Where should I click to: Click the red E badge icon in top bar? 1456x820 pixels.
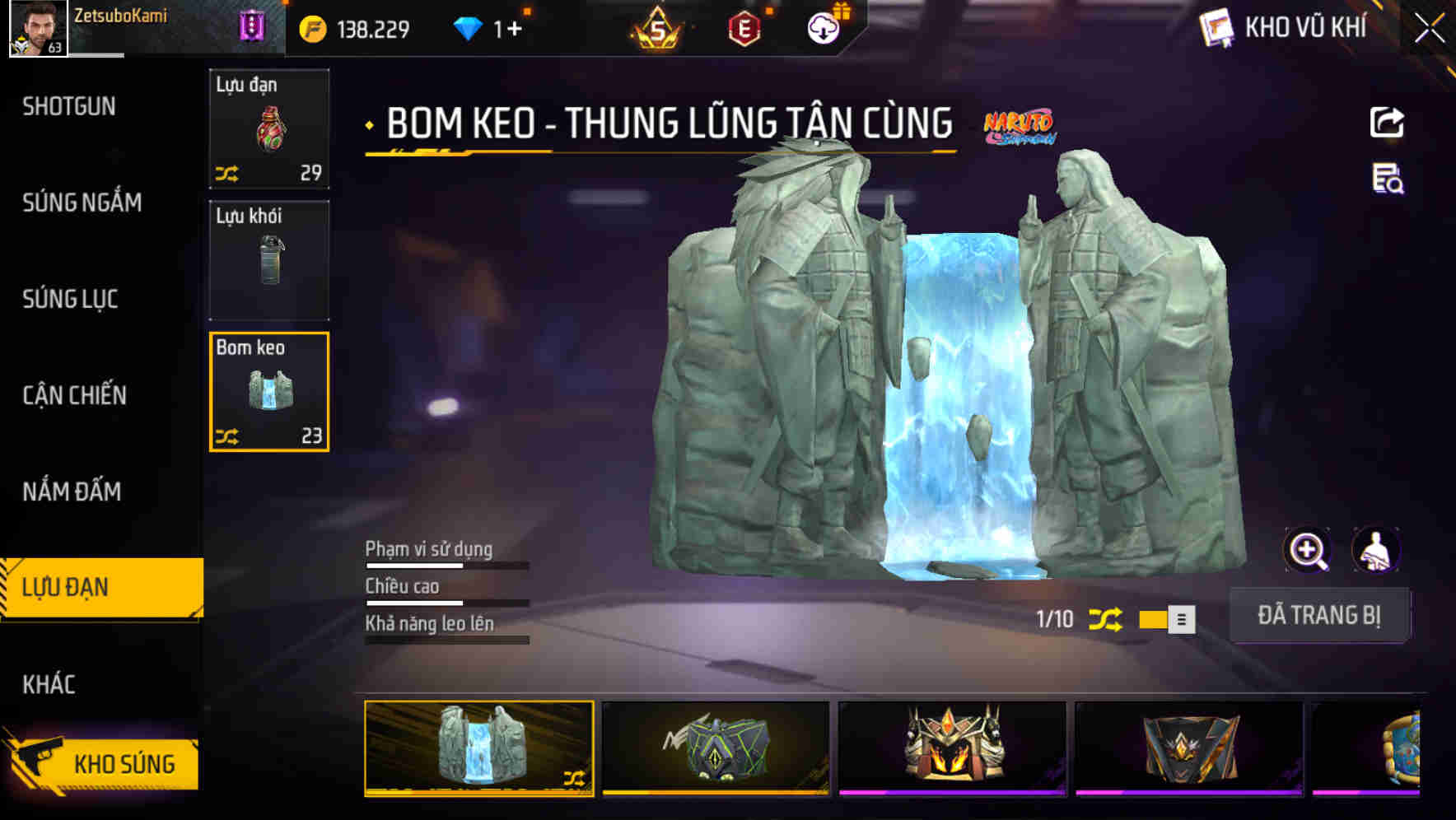tap(745, 26)
